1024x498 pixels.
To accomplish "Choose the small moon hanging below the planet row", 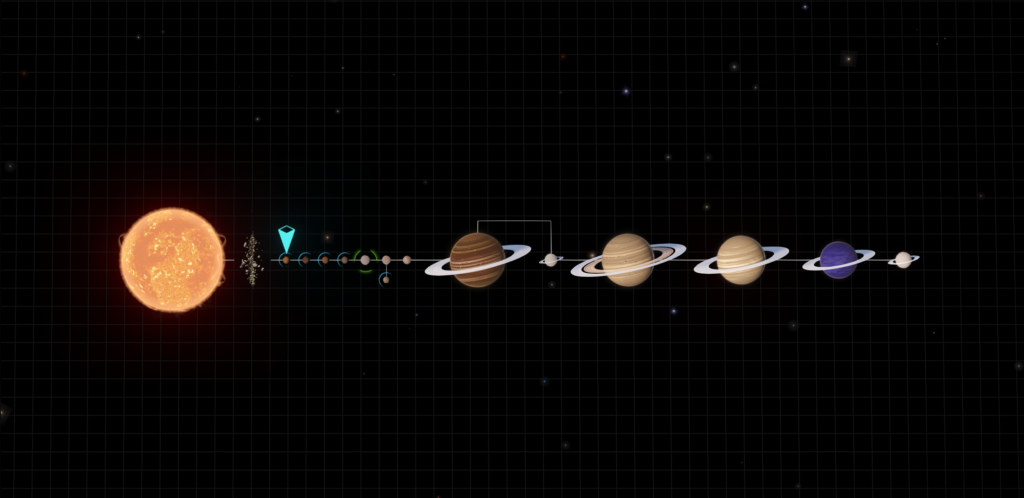I will pyautogui.click(x=385, y=280).
